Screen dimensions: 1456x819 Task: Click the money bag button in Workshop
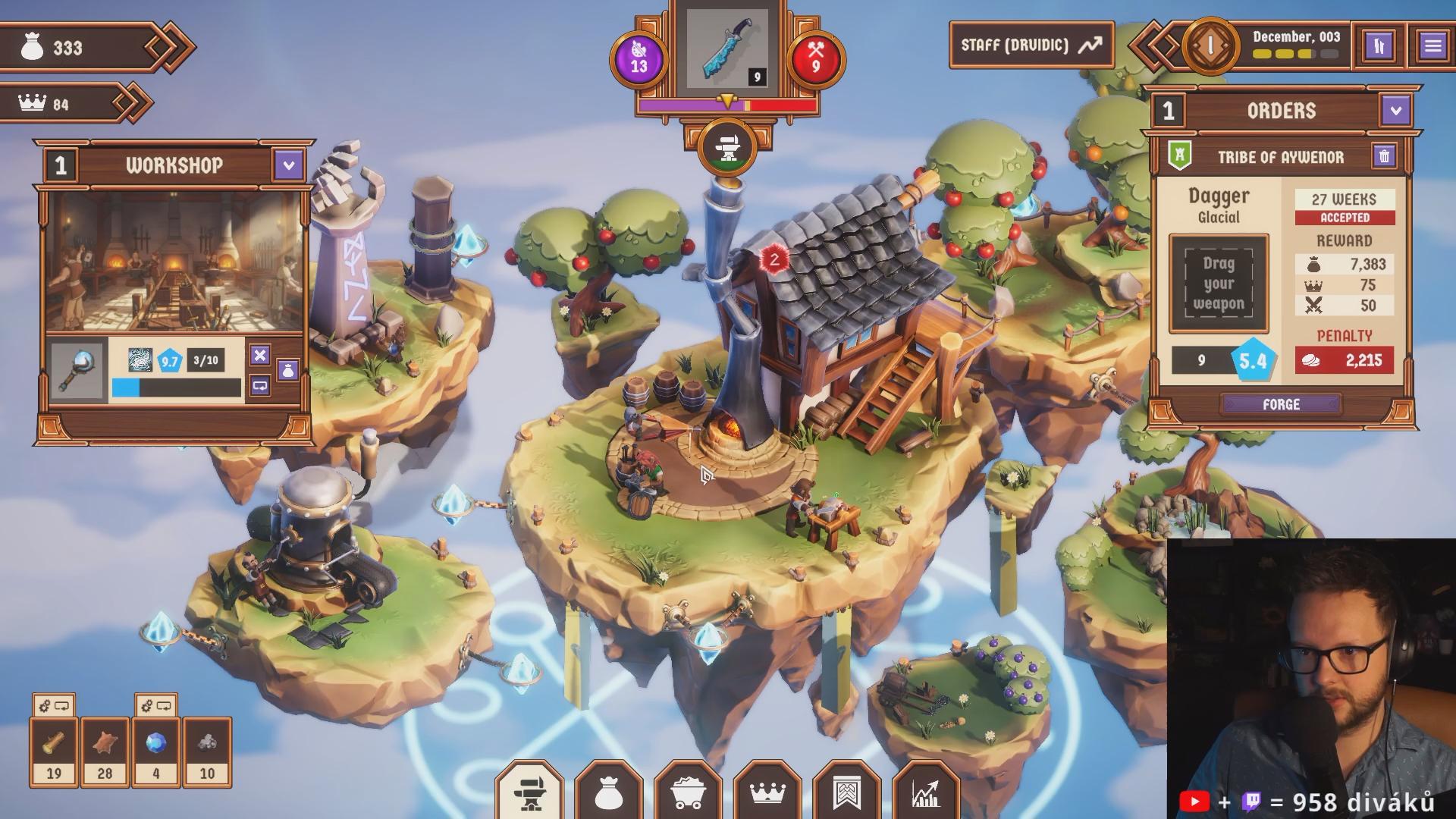point(288,371)
